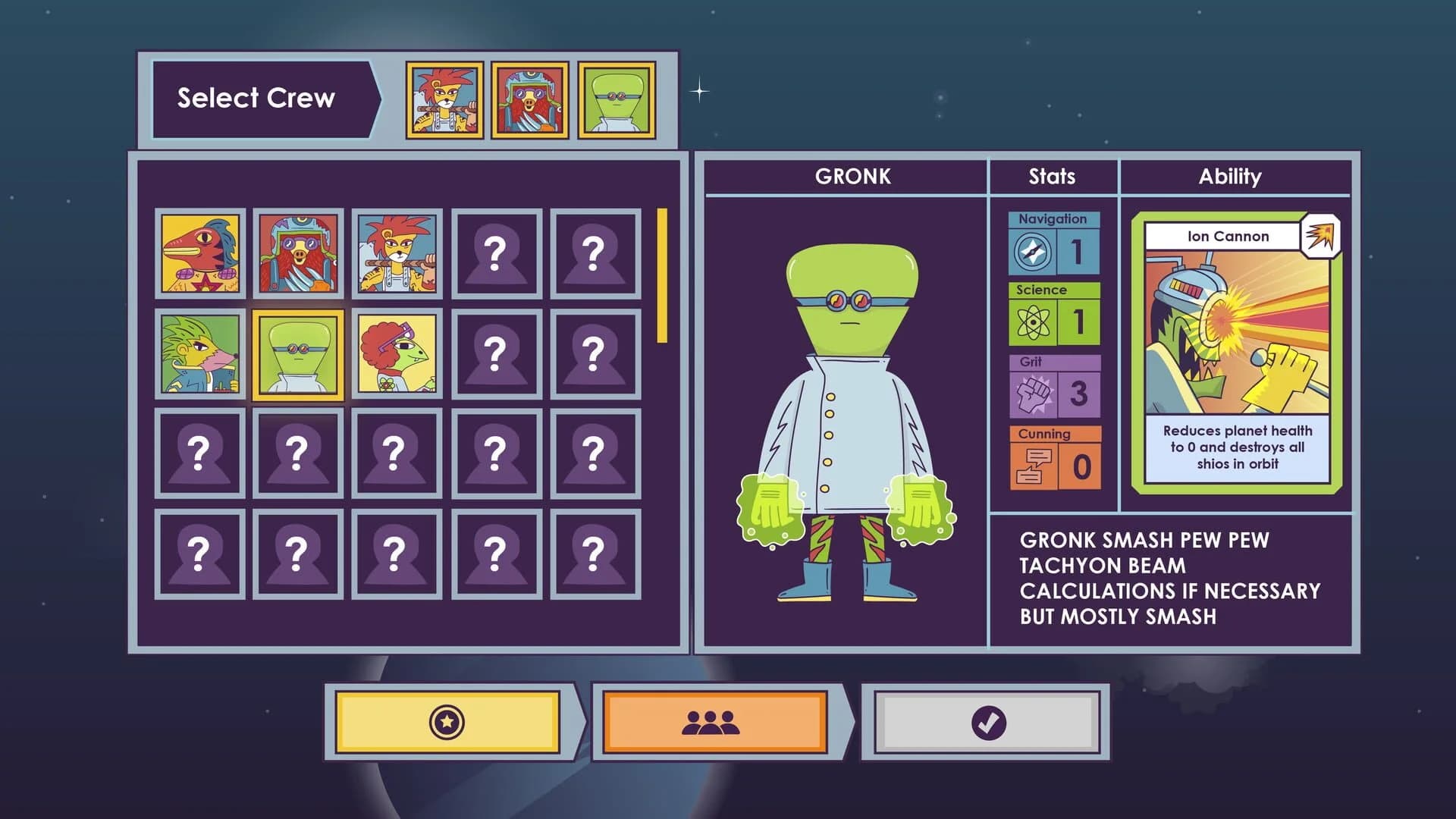
Task: Select the bird pilot crew member
Action: click(298, 253)
